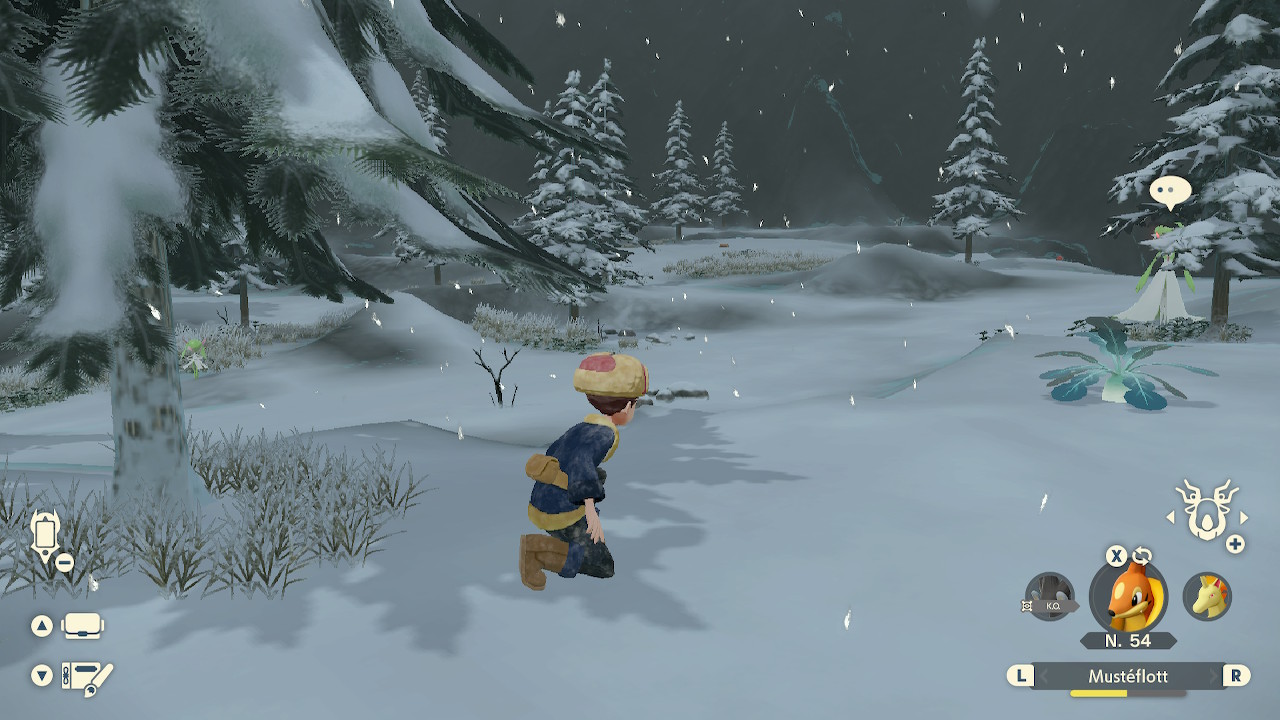This screenshot has height=720, width=1280.
Task: Switch to the yellow Ponyta portrait
Action: click(1207, 597)
